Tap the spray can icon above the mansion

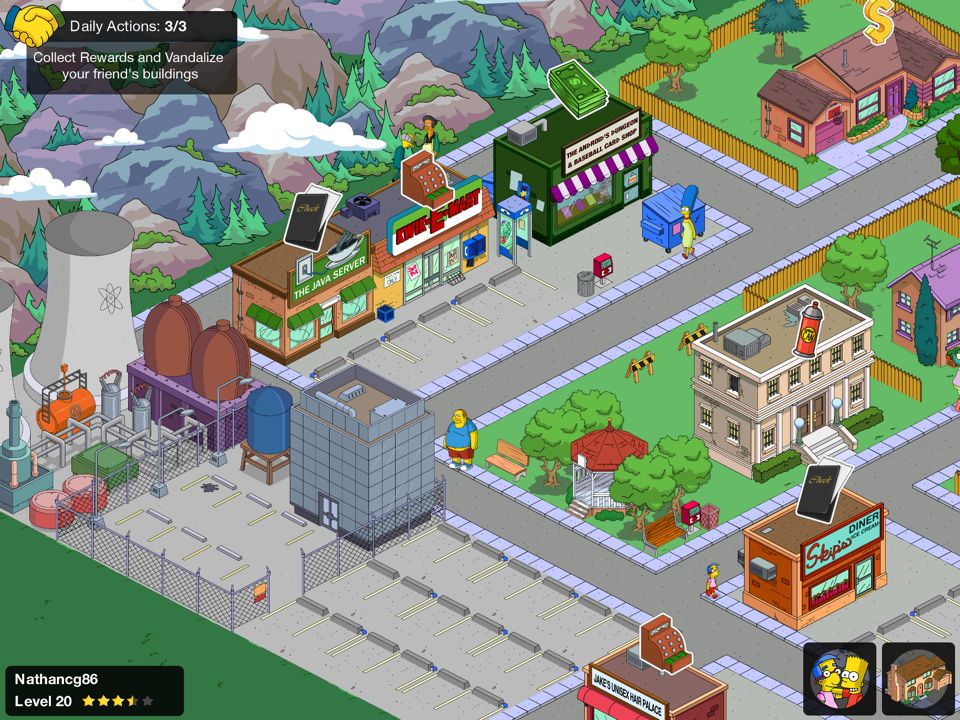[806, 328]
